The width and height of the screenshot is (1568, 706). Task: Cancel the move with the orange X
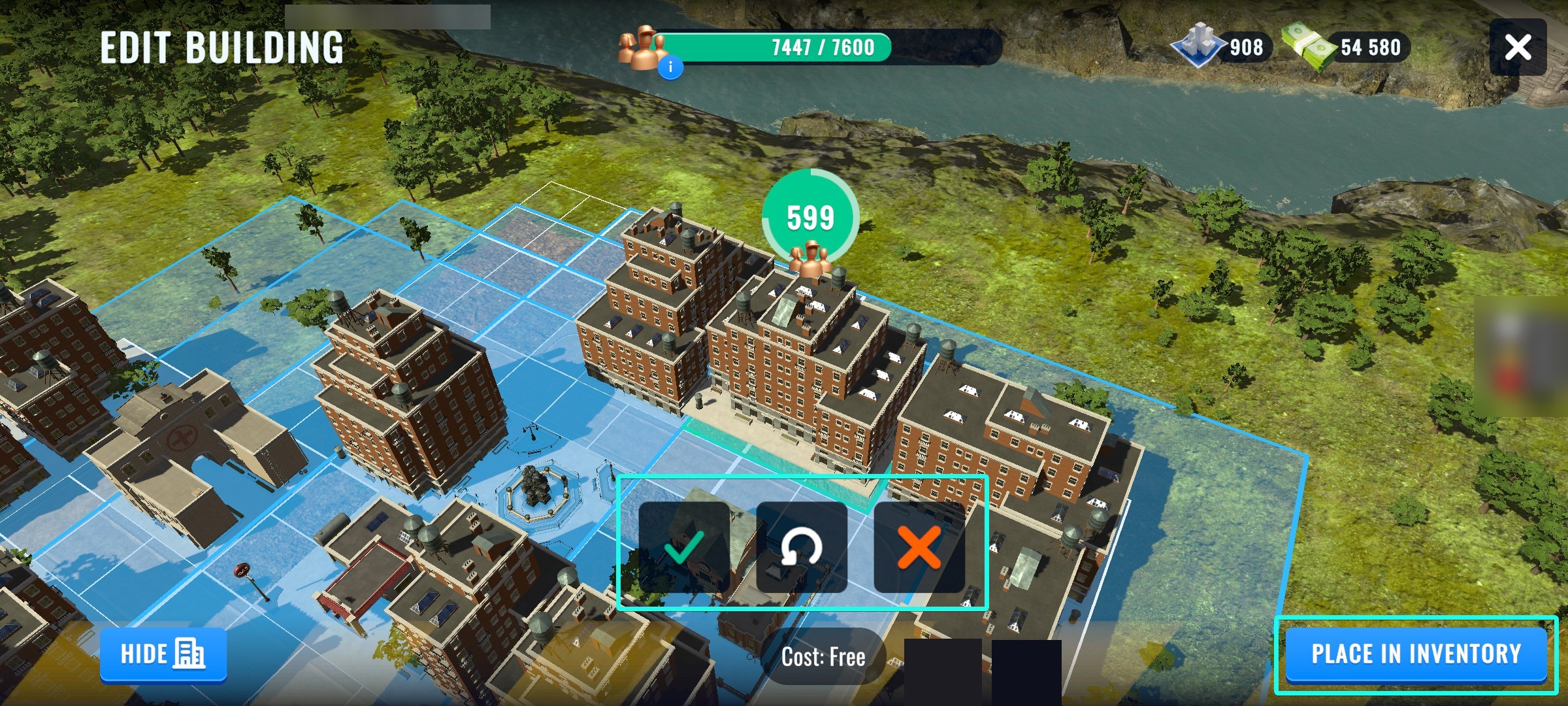(919, 547)
